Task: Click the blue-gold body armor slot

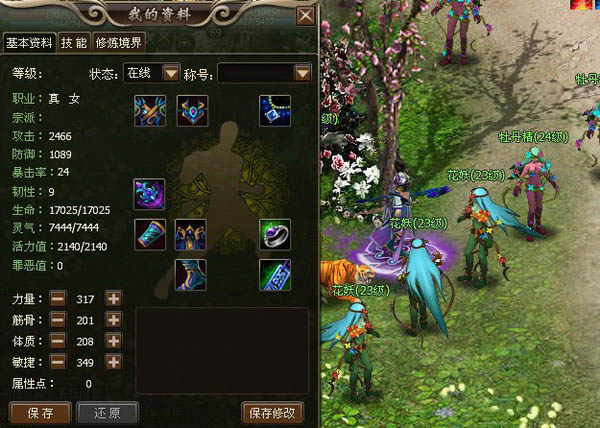Action: [x=190, y=234]
